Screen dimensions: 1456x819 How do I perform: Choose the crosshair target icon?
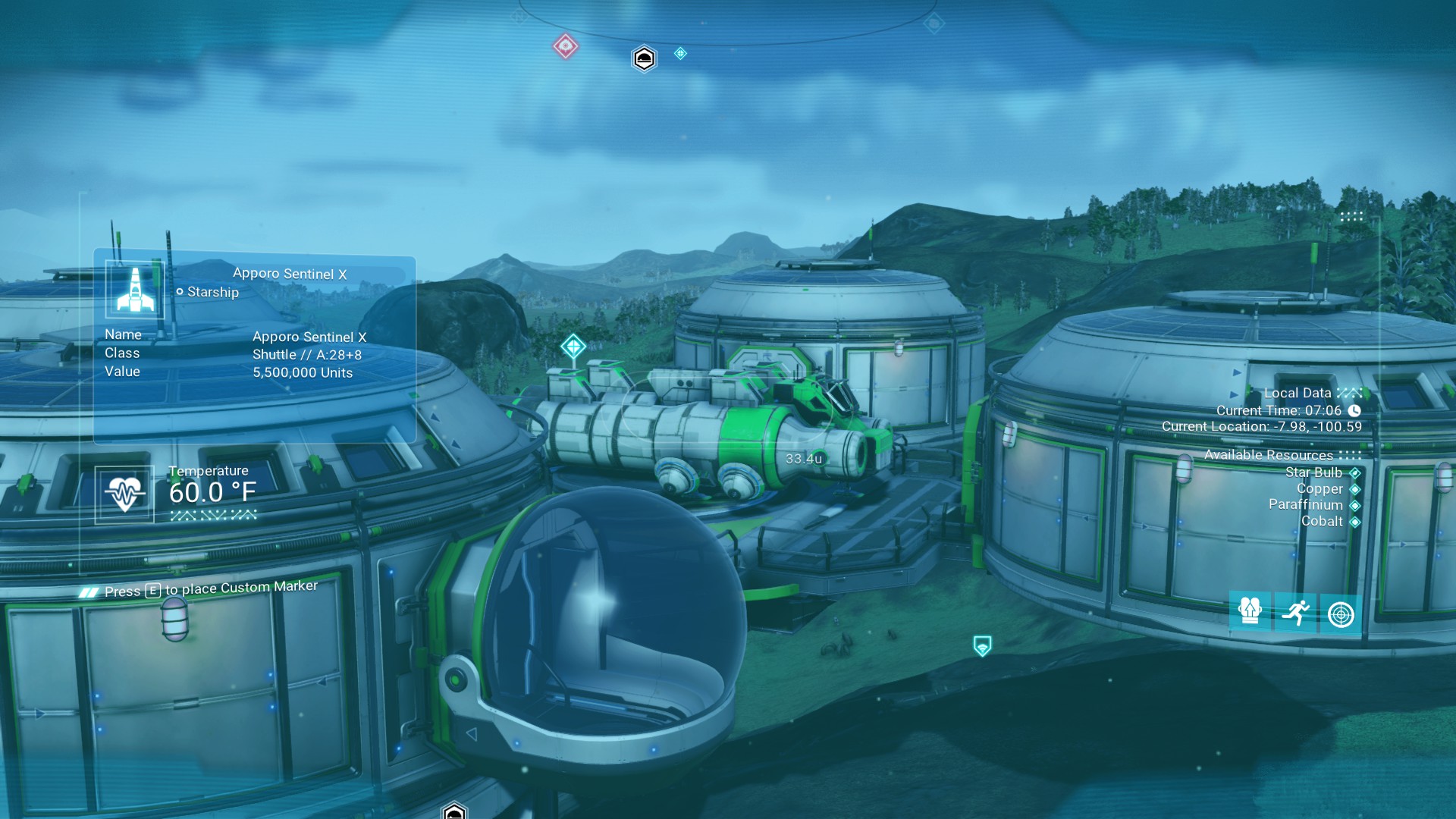1341,613
